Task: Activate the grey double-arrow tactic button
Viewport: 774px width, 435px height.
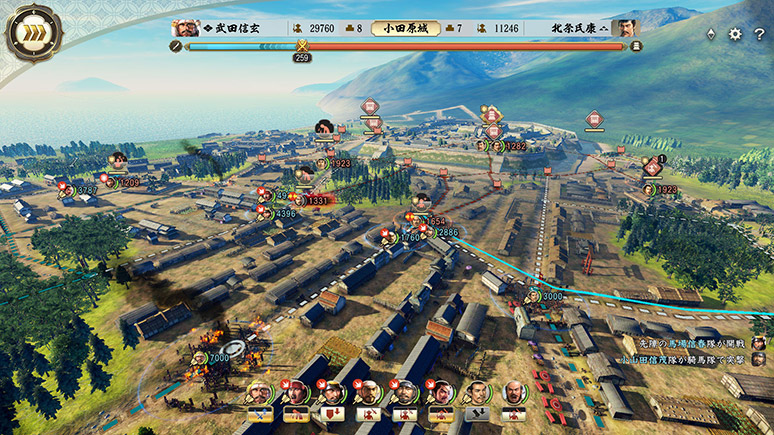Action: [478, 414]
